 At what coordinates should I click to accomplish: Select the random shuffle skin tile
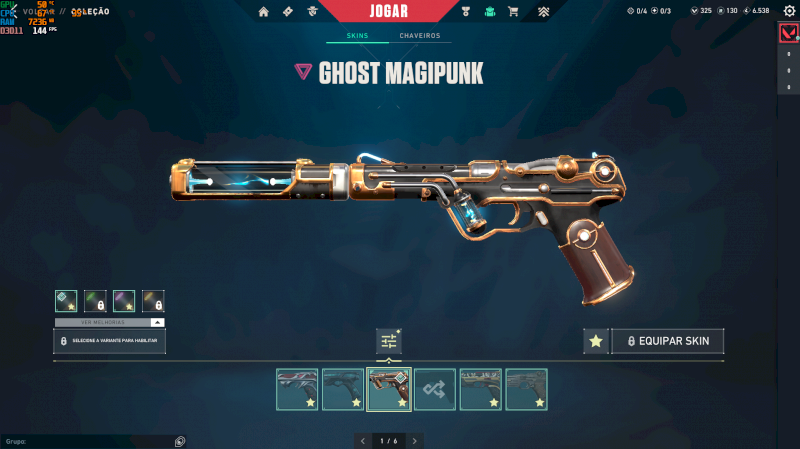435,389
